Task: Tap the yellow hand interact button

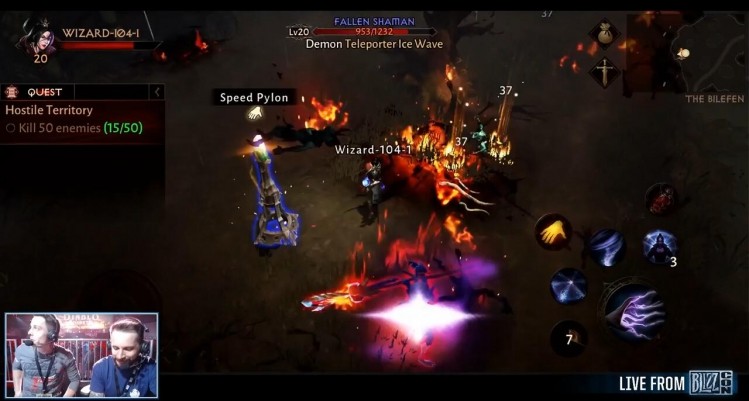Action: coord(553,232)
